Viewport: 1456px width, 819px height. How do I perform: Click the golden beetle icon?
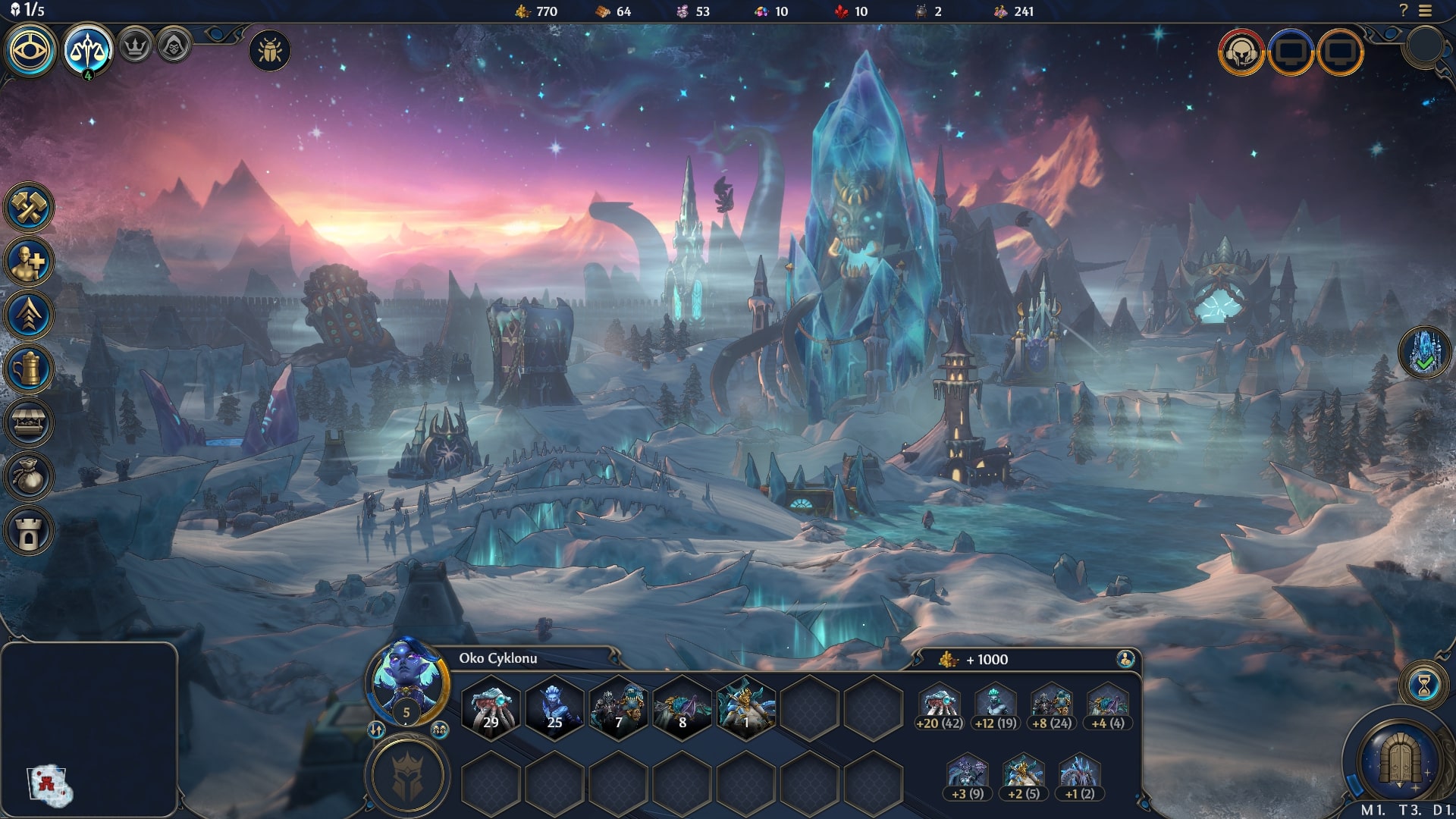click(269, 51)
